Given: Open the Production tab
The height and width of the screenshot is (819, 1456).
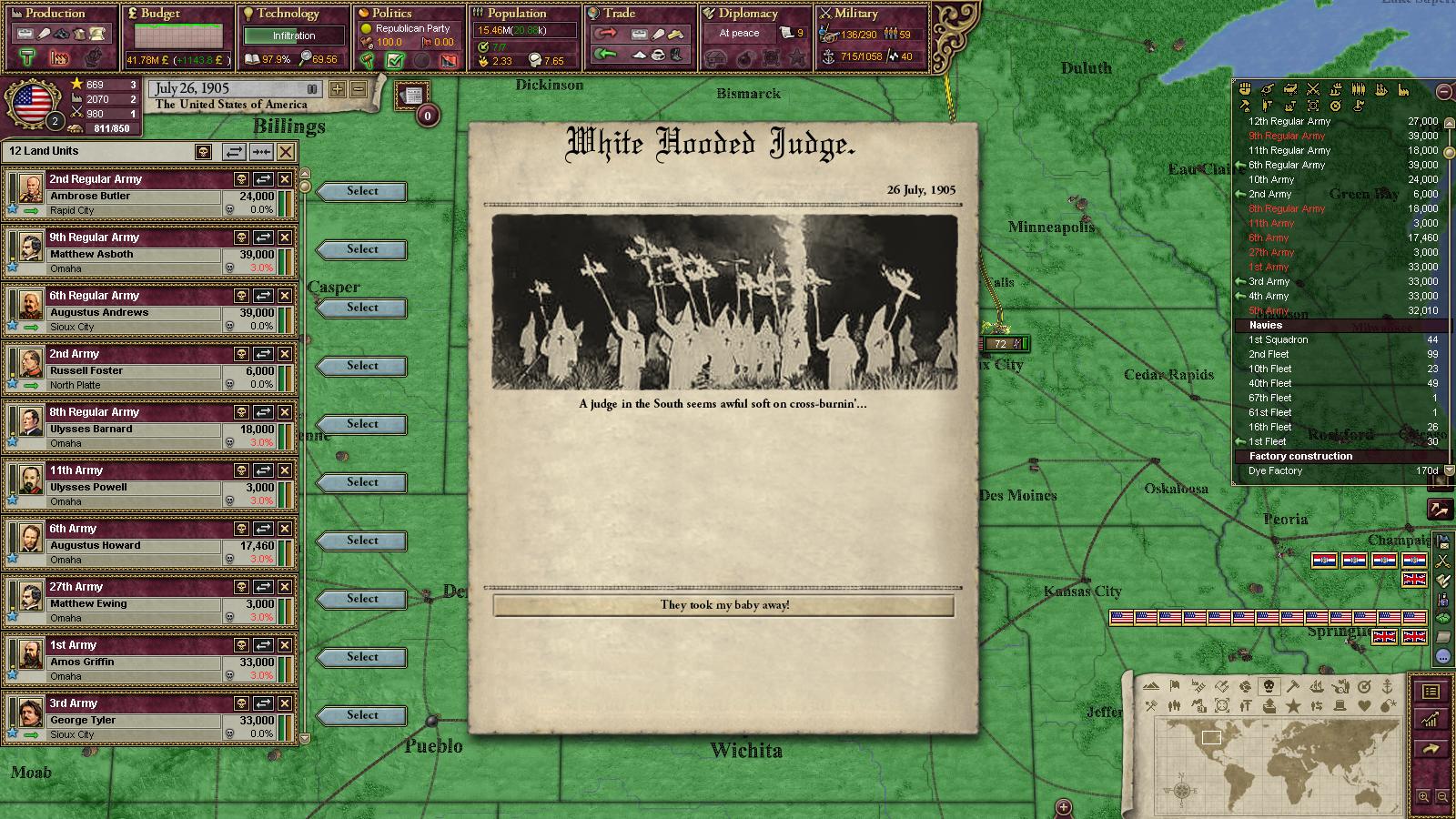Looking at the screenshot, I should [x=55, y=14].
